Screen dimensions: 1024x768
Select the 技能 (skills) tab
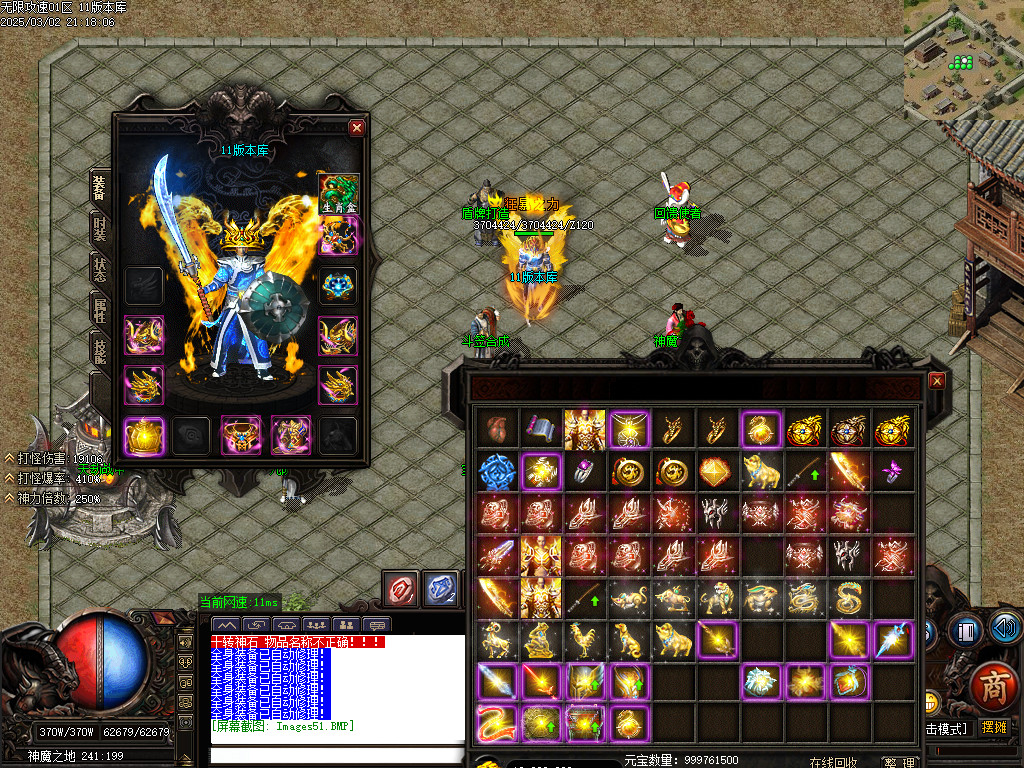[100, 350]
